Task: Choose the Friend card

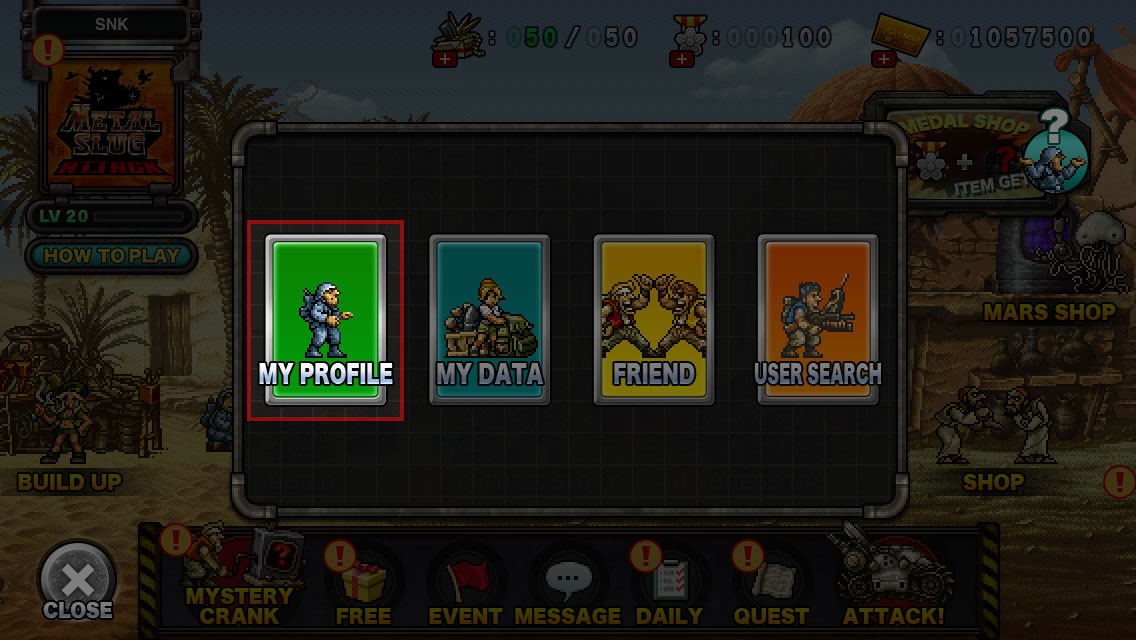Action: [653, 320]
